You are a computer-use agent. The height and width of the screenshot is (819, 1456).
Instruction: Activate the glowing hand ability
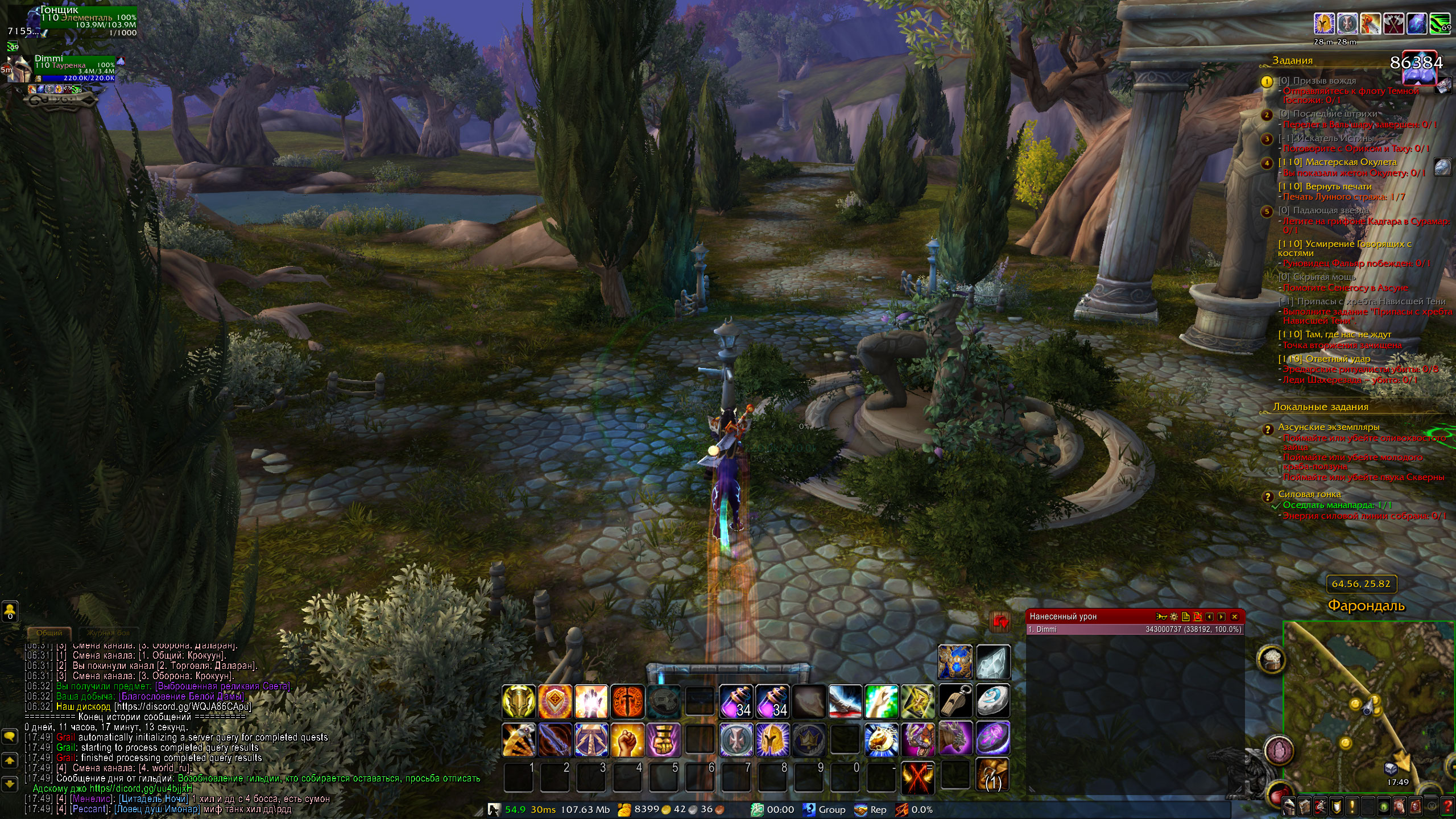pyautogui.click(x=591, y=702)
